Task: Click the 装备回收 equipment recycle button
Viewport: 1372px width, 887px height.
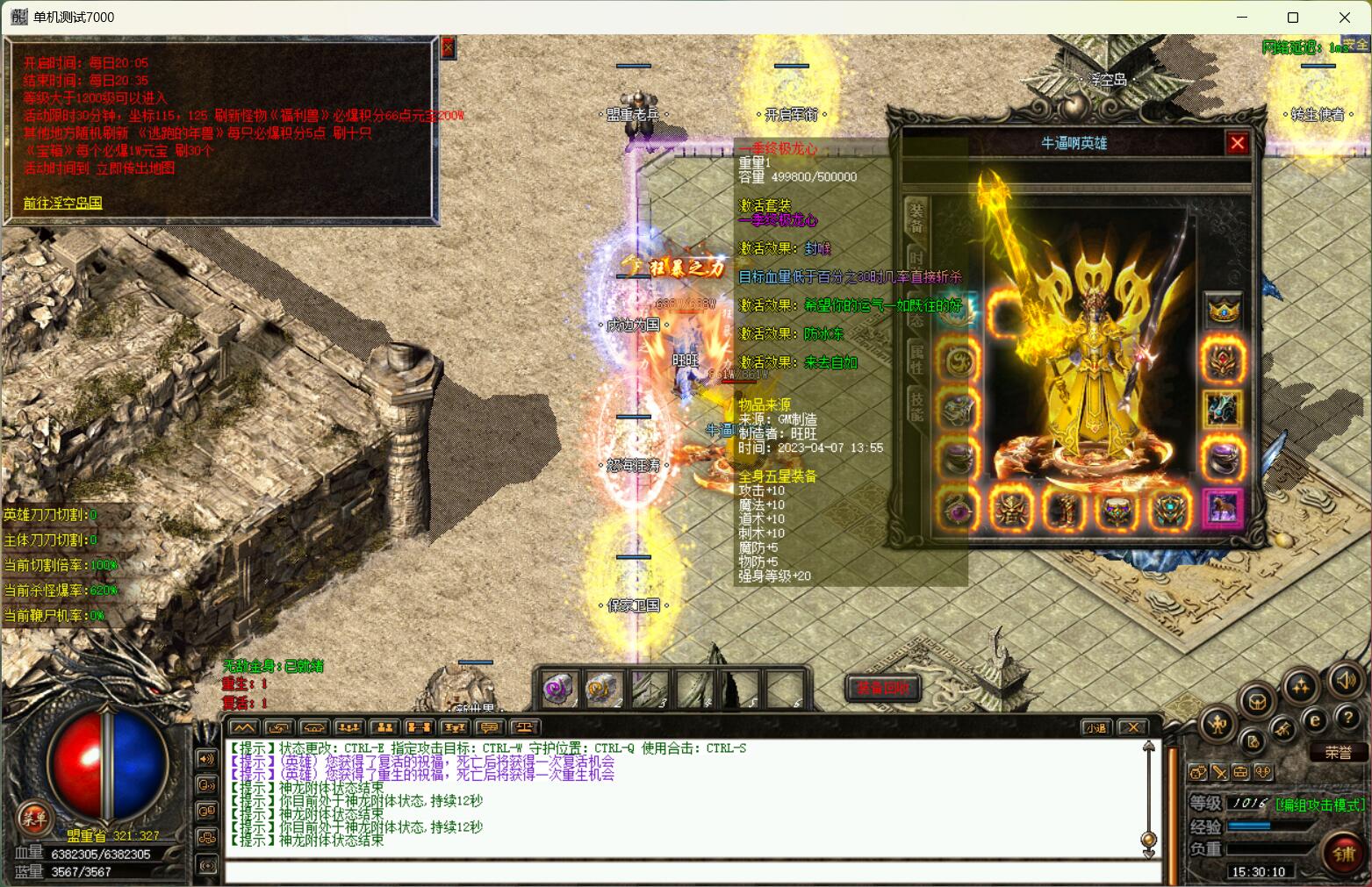Action: click(882, 688)
